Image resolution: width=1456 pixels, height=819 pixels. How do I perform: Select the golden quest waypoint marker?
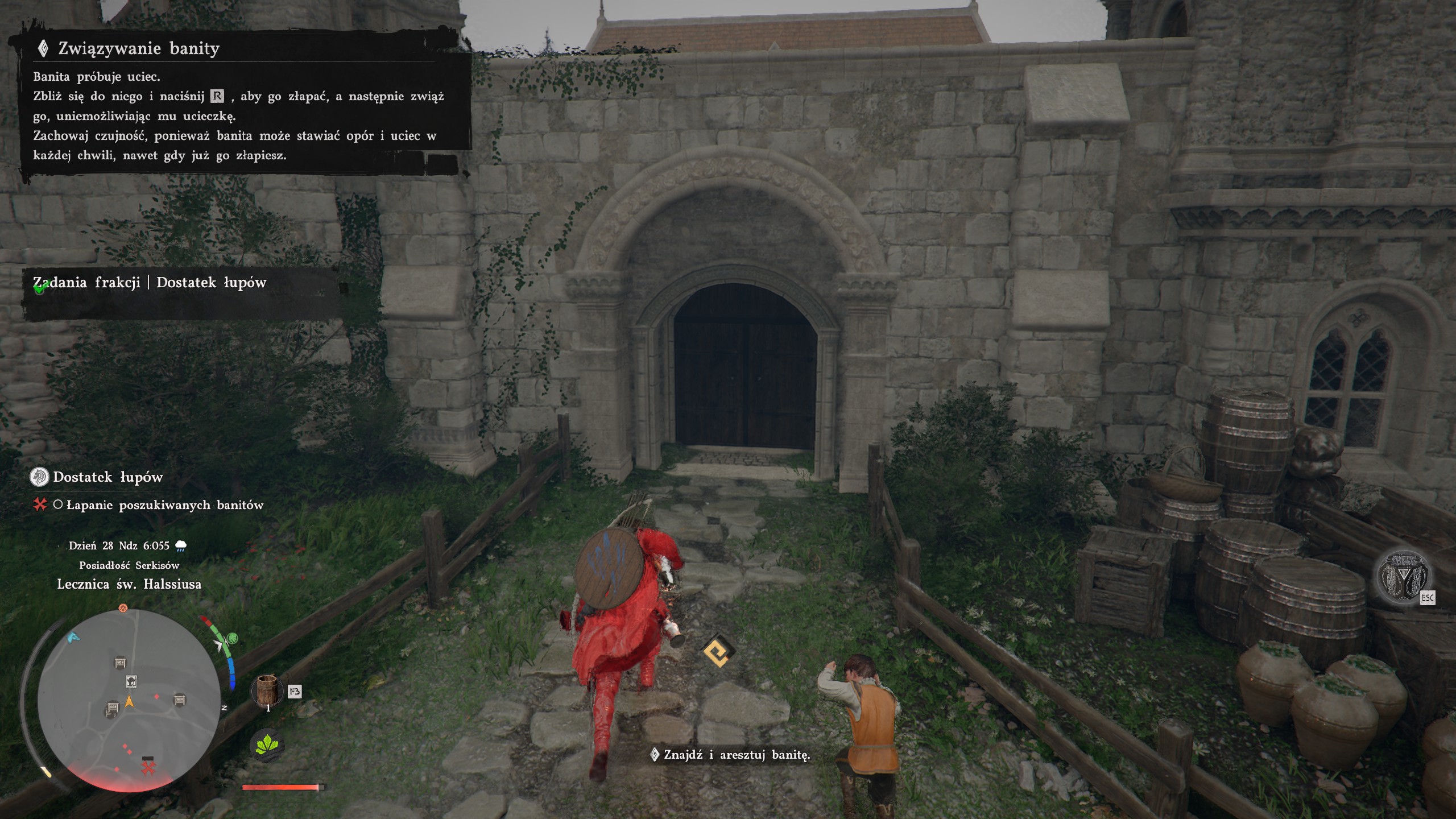tap(718, 652)
